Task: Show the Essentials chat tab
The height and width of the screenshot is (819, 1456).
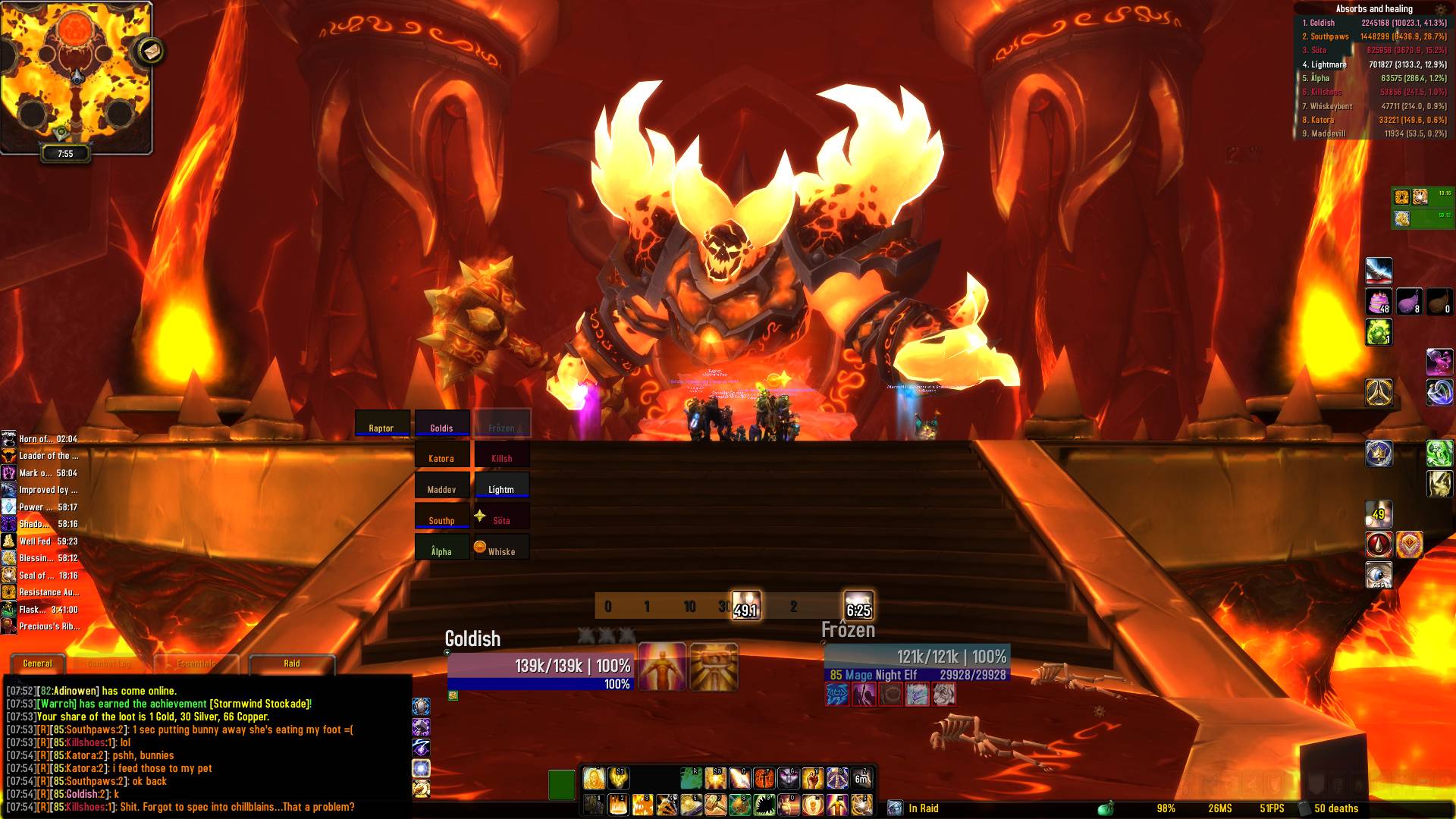Action: [196, 664]
